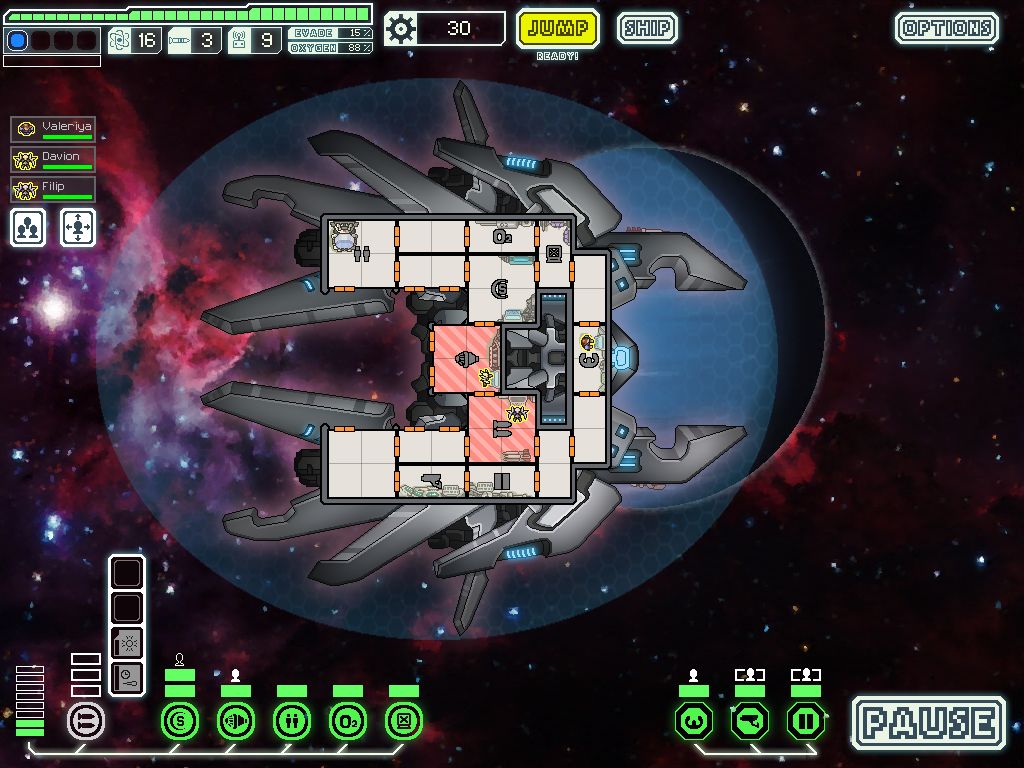Select the medbay system icon

click(x=292, y=720)
